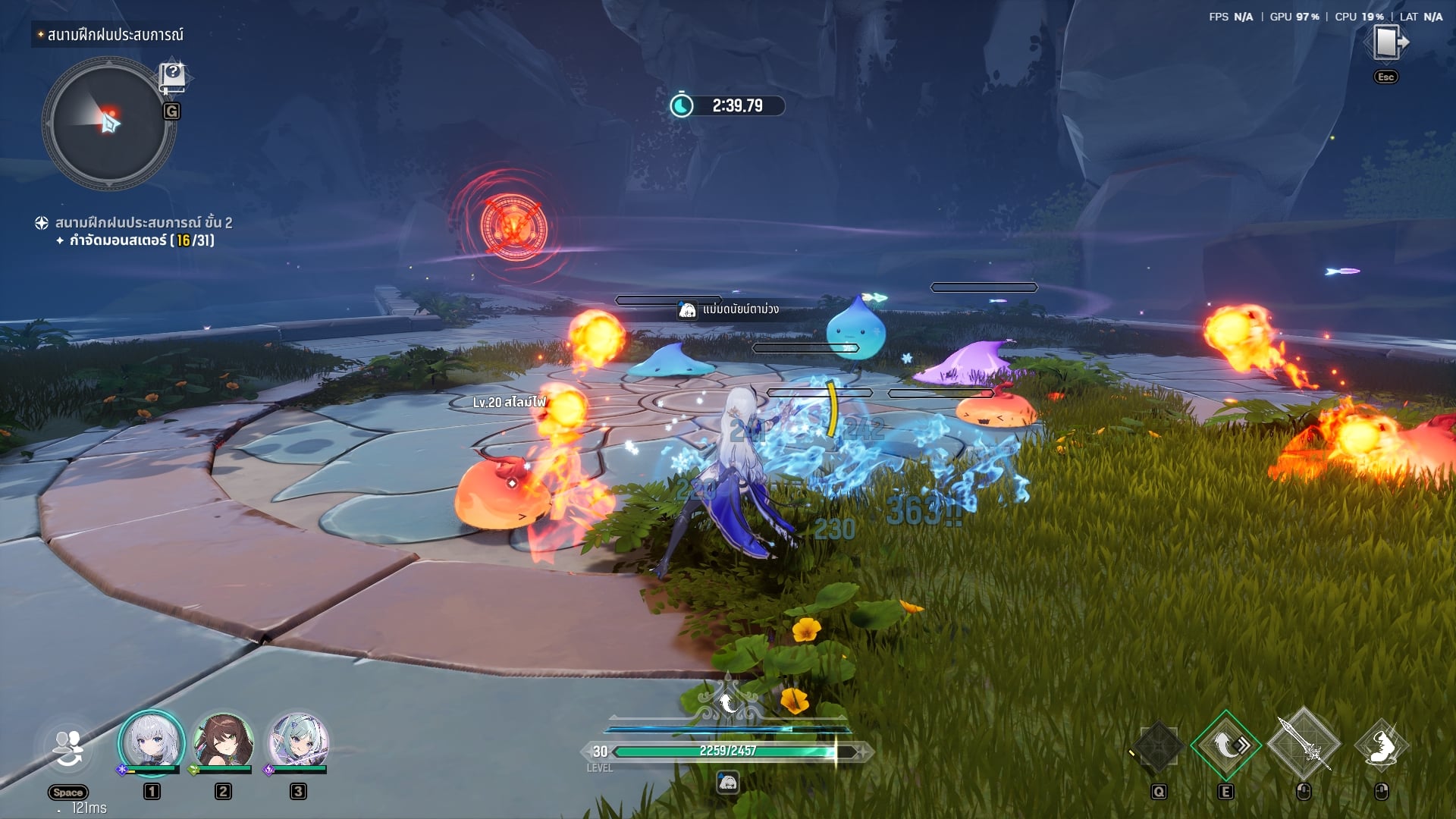Open the circular minimap
Screen dimensions: 1456x819
coord(108,123)
